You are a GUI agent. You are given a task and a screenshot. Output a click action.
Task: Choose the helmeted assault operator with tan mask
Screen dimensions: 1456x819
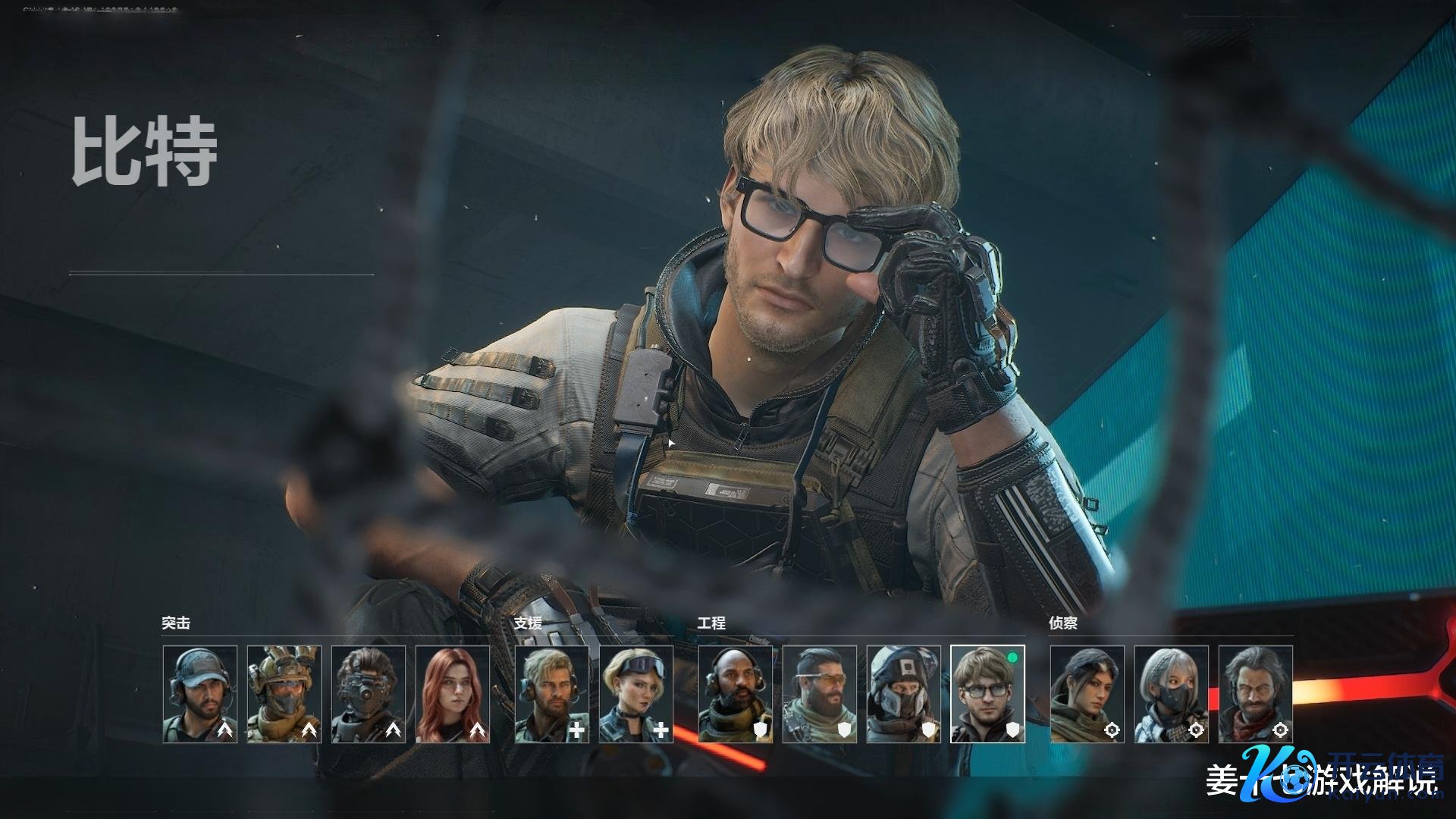coord(284,694)
